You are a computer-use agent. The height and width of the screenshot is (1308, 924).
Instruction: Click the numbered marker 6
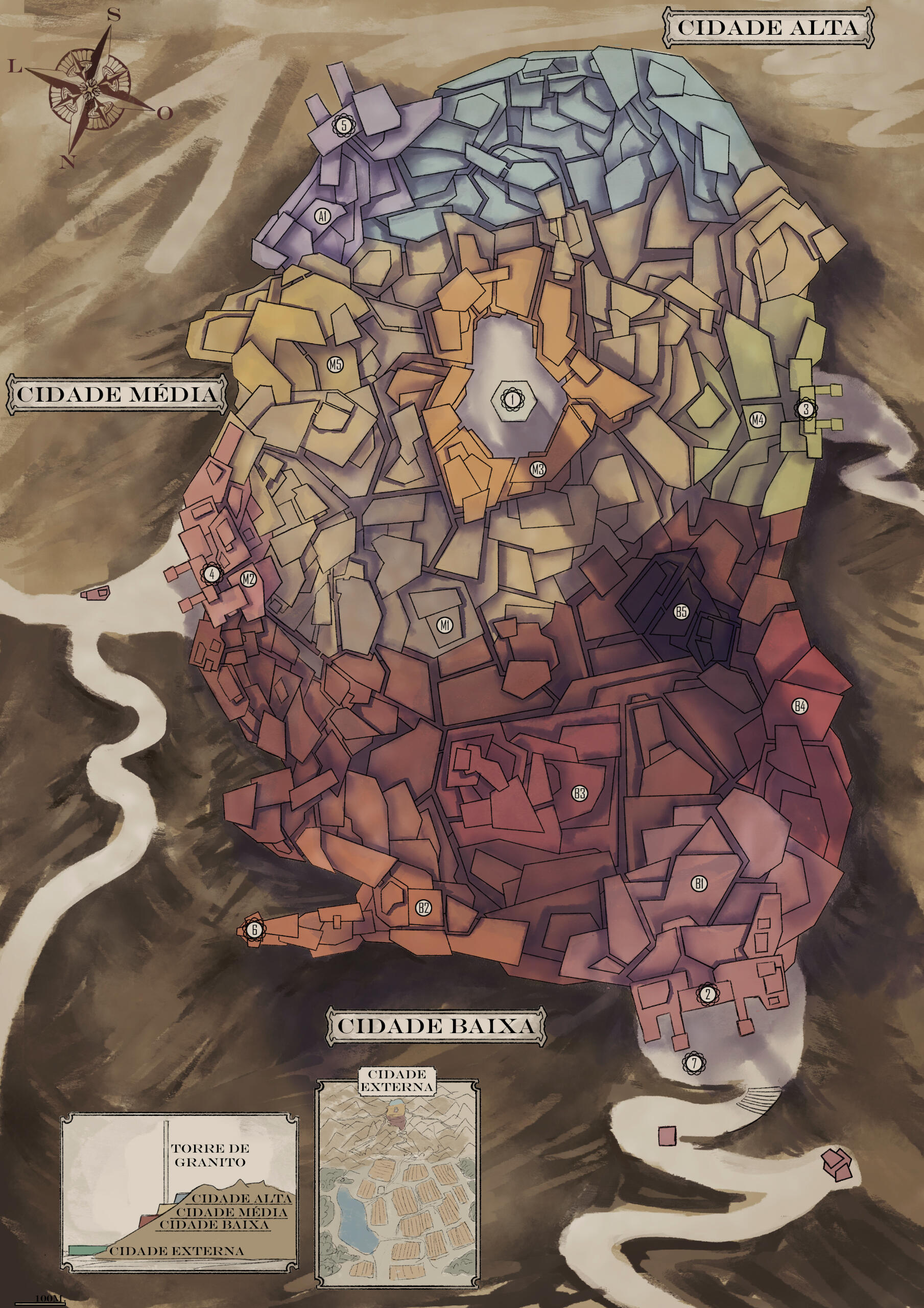tap(255, 930)
